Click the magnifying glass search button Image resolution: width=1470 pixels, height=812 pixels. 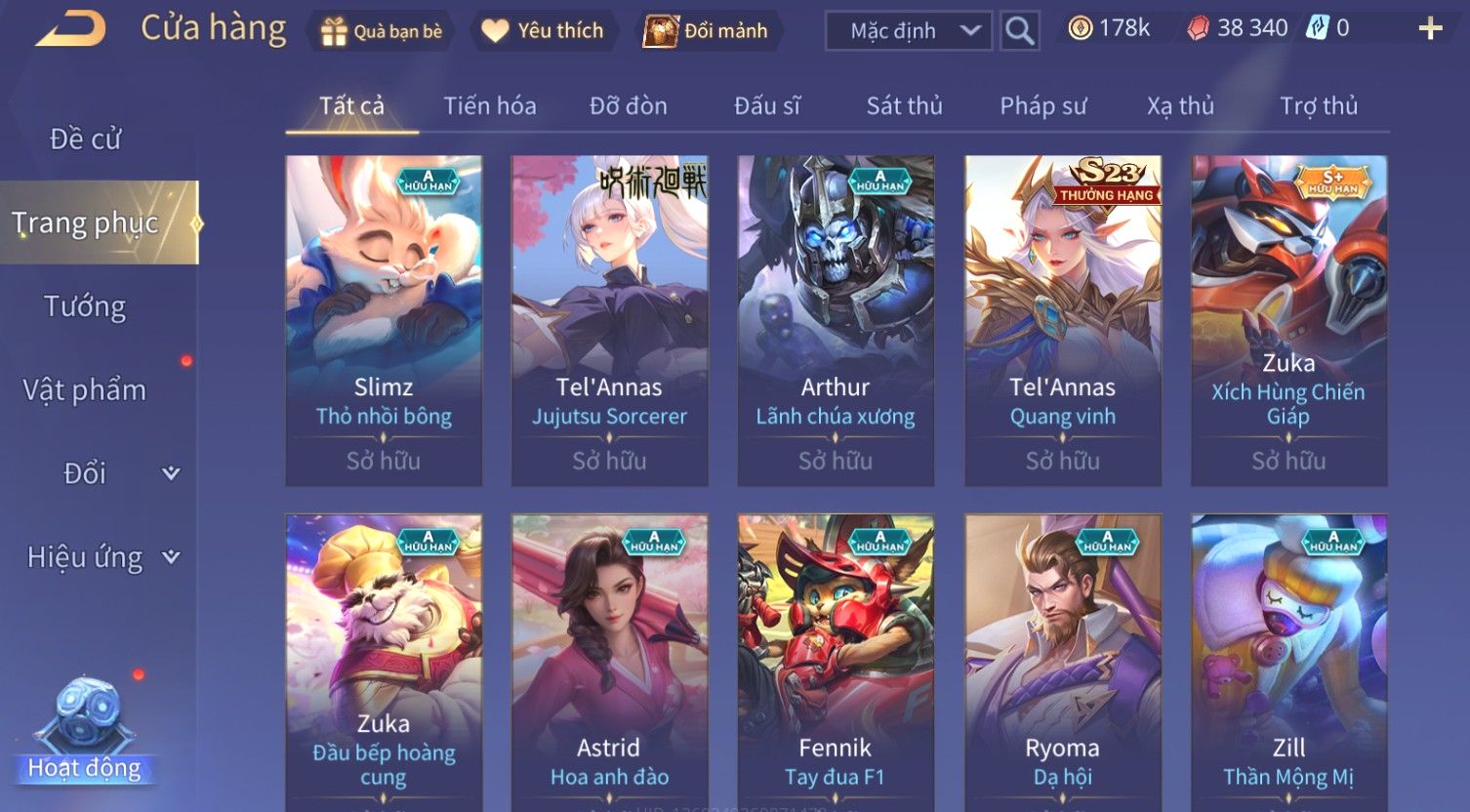(1019, 31)
